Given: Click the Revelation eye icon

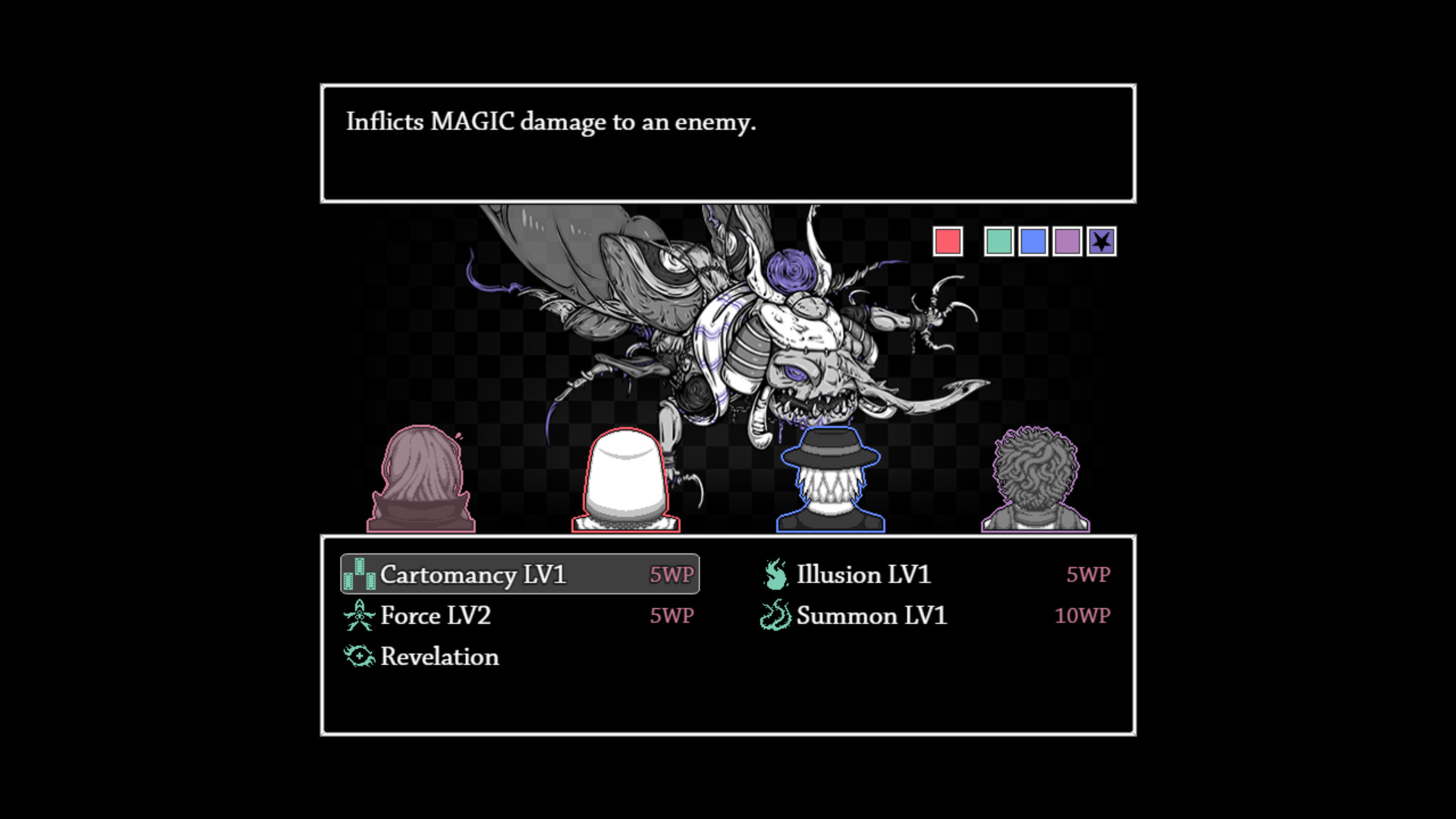Looking at the screenshot, I should [358, 656].
